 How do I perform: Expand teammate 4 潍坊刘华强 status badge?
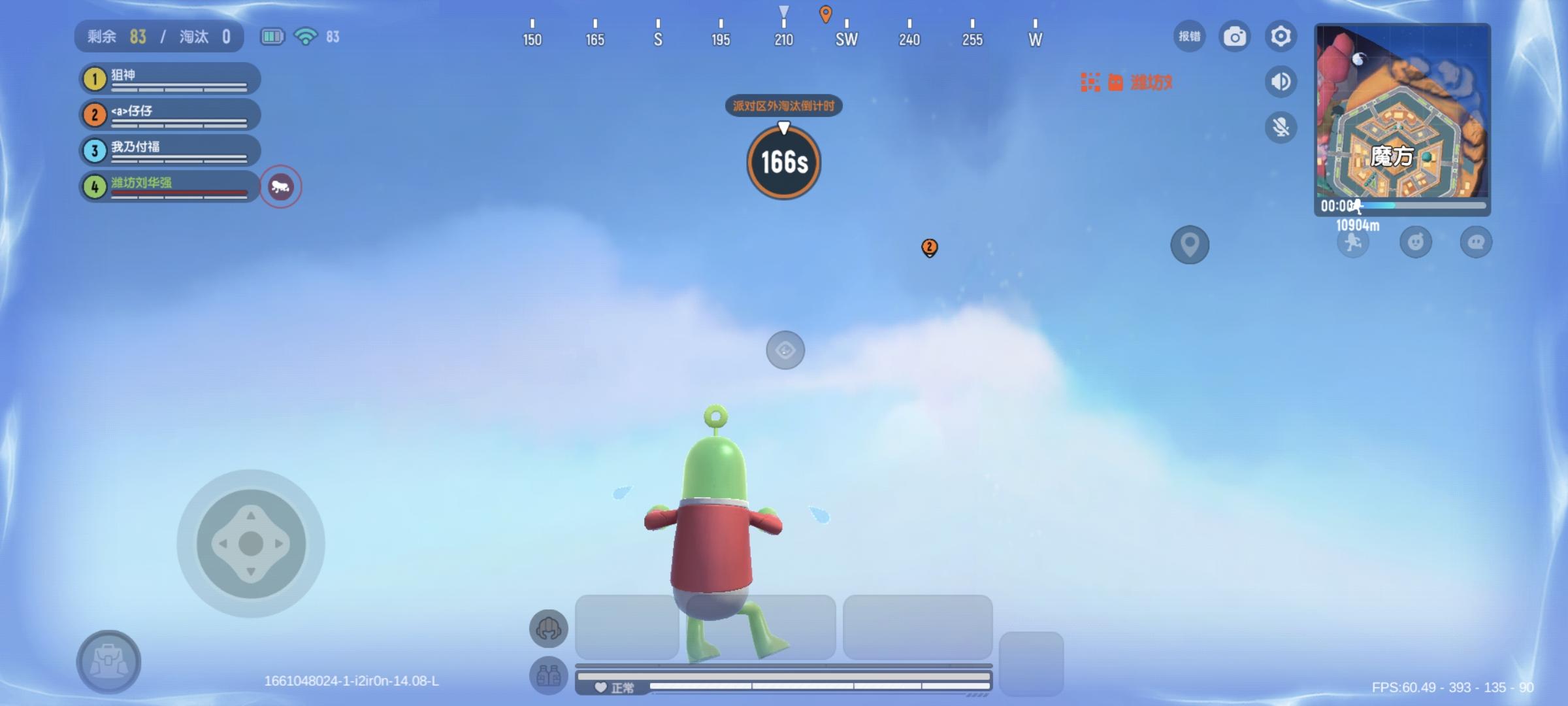coord(281,187)
